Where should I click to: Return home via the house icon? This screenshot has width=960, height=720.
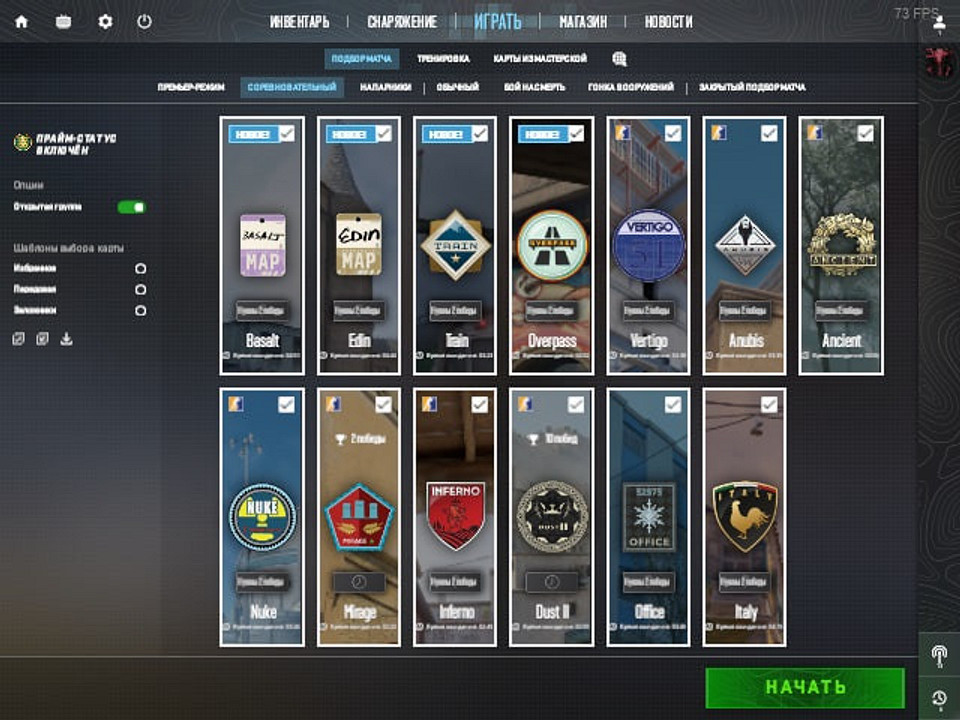click(x=21, y=21)
